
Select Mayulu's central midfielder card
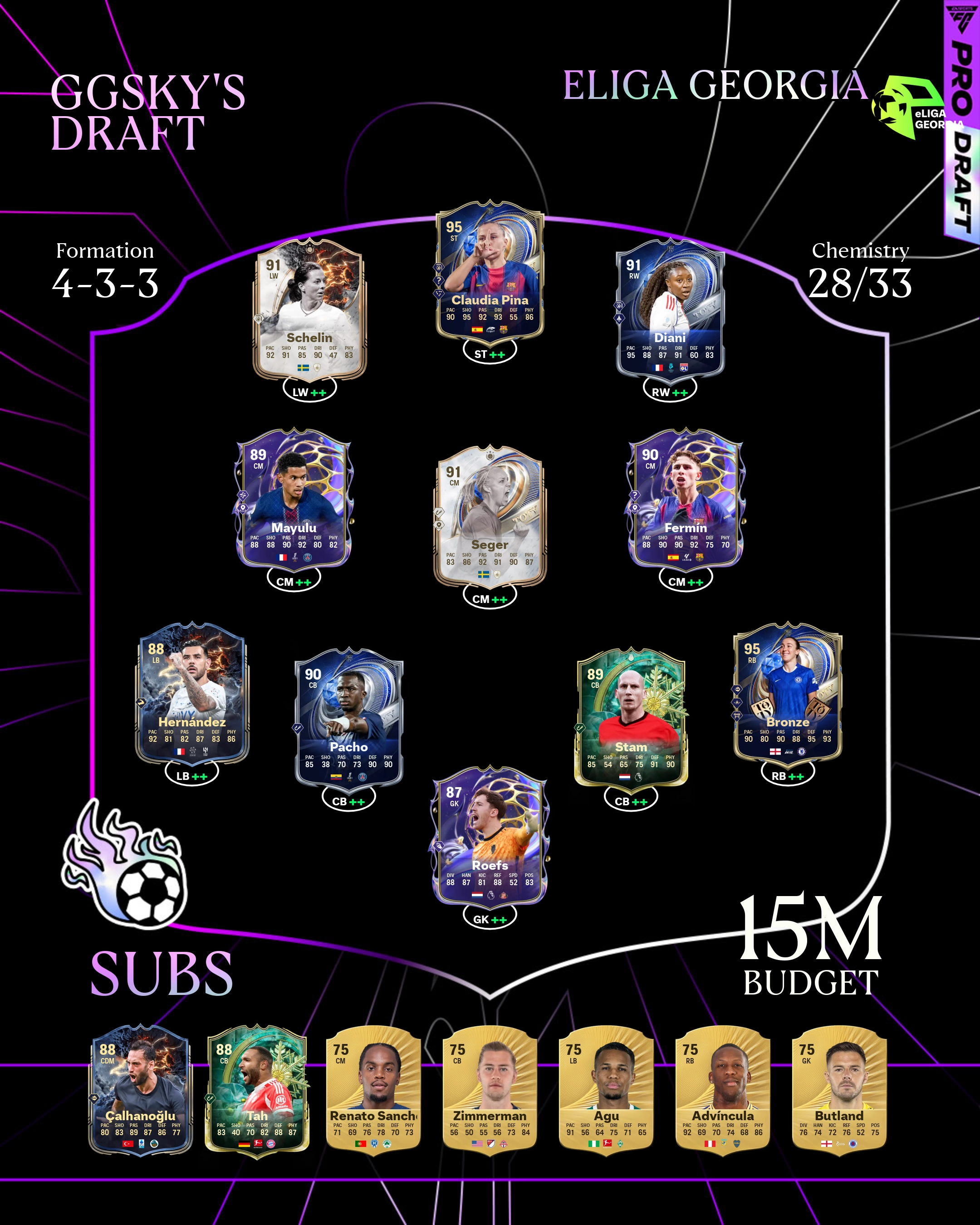pos(293,498)
